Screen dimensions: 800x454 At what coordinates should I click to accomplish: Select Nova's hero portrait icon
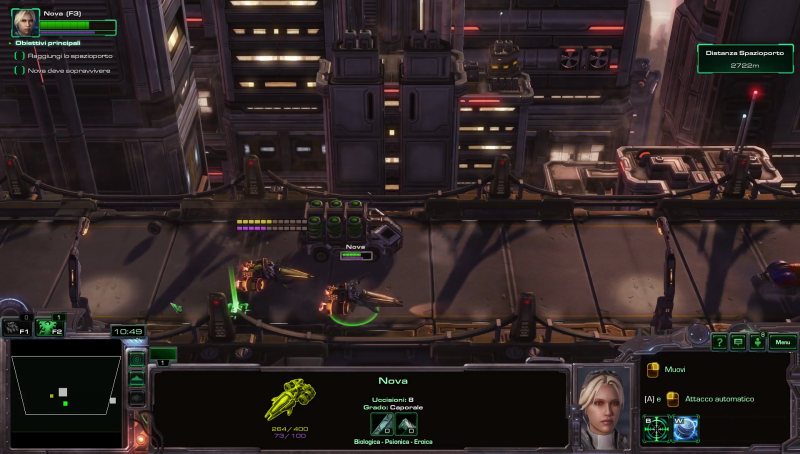(x=25, y=23)
